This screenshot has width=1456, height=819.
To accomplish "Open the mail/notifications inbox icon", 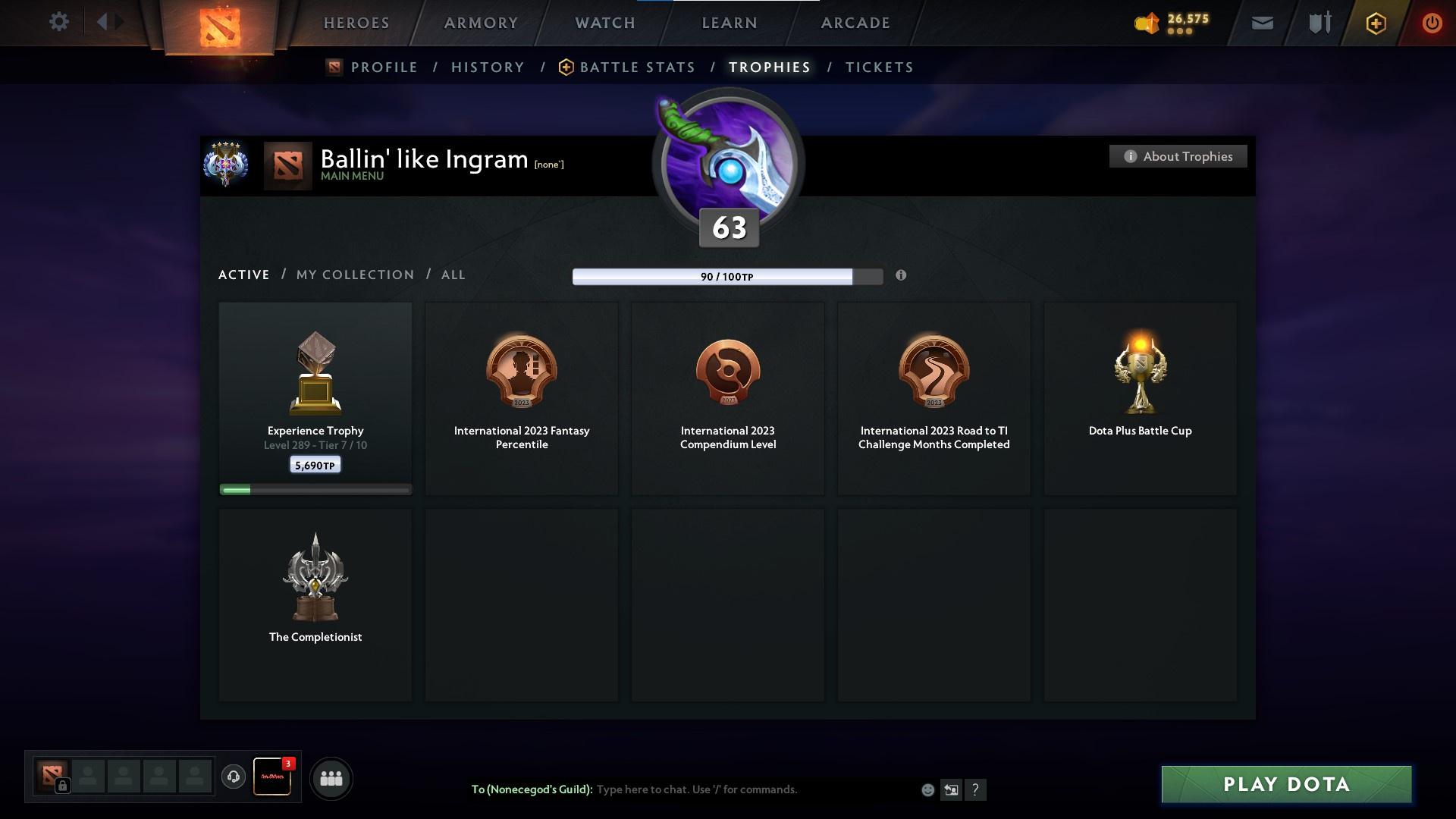I will pos(1262,23).
